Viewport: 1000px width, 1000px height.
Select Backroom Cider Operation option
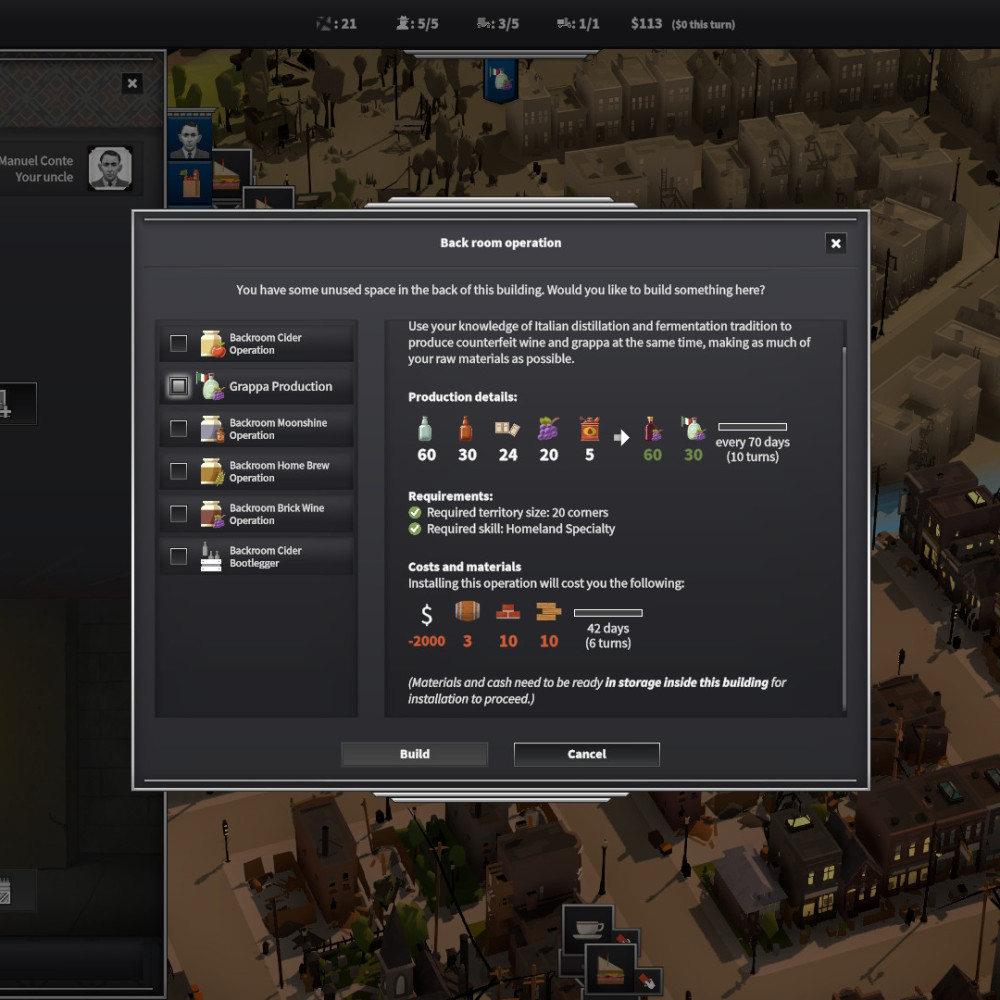178,344
